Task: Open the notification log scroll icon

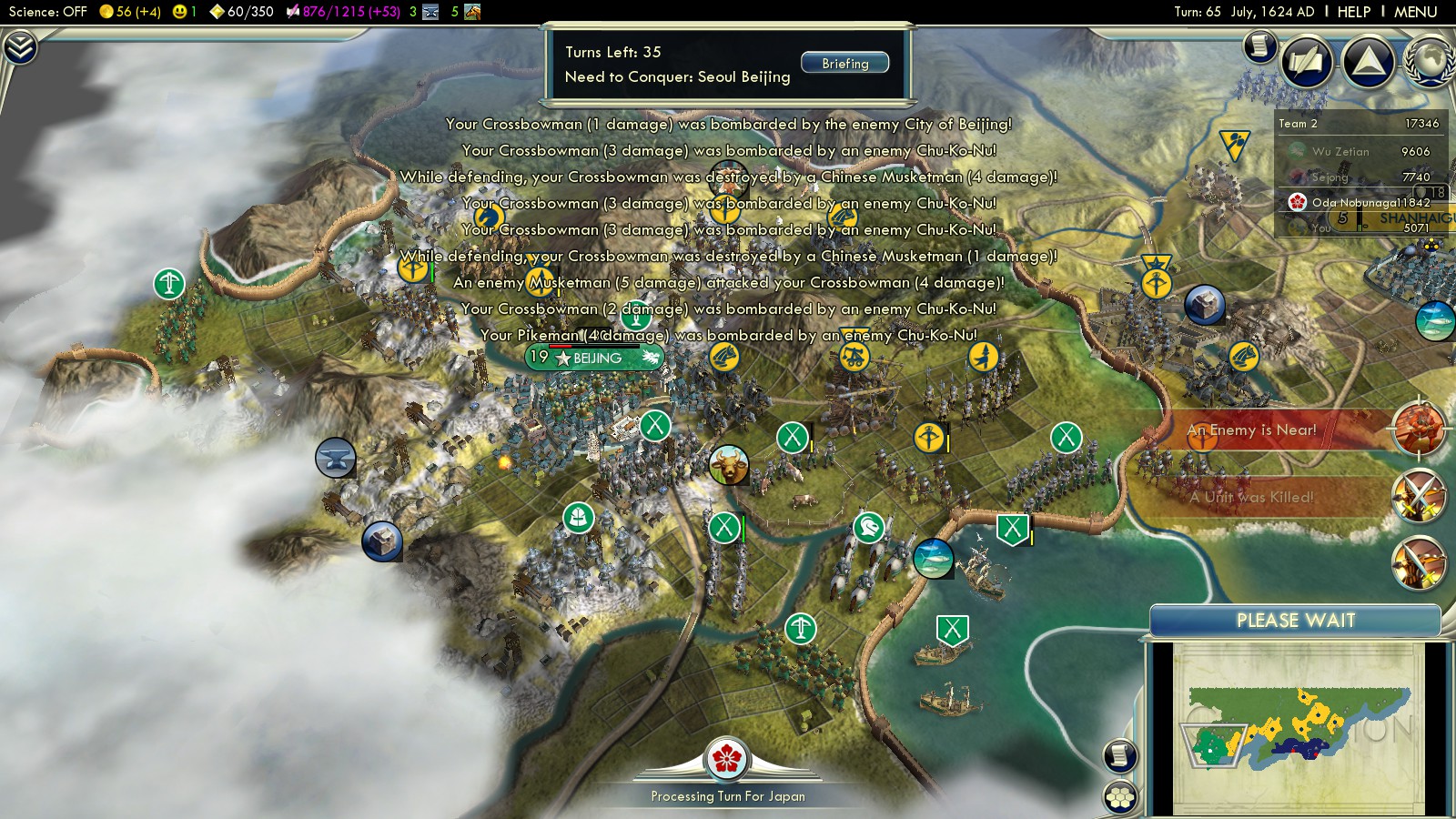Action: tap(1259, 45)
